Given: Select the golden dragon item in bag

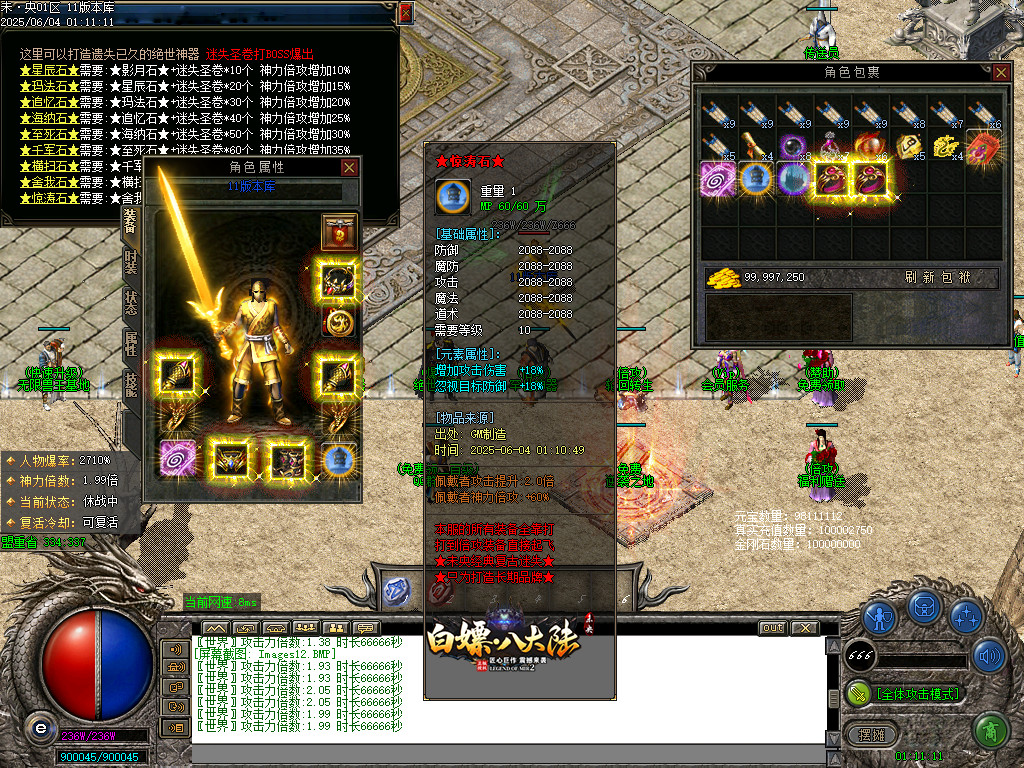Looking at the screenshot, I should pos(946,146).
